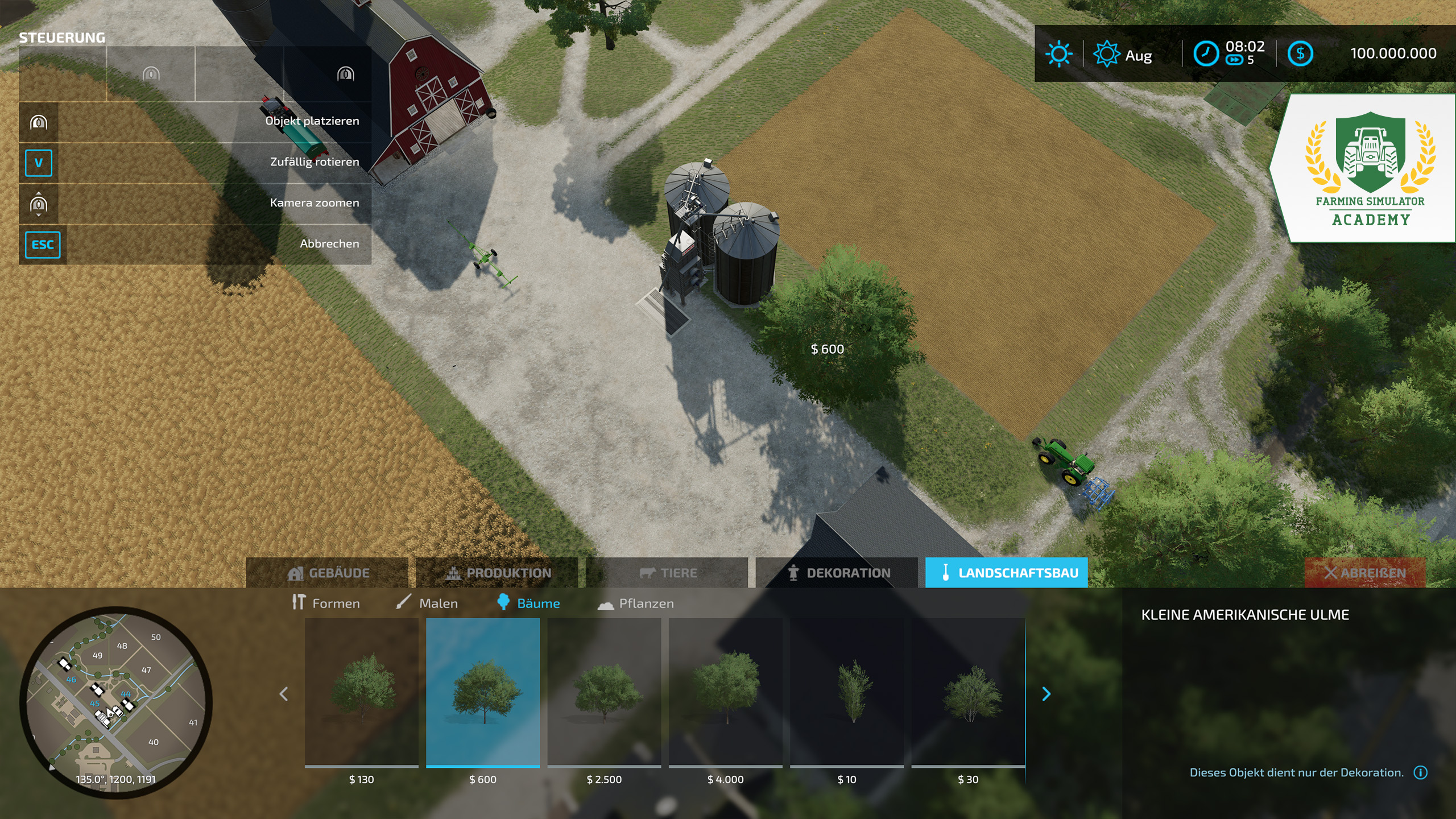Open the Formen terraforming sub-tab
This screenshot has width=1456, height=819.
point(326,603)
